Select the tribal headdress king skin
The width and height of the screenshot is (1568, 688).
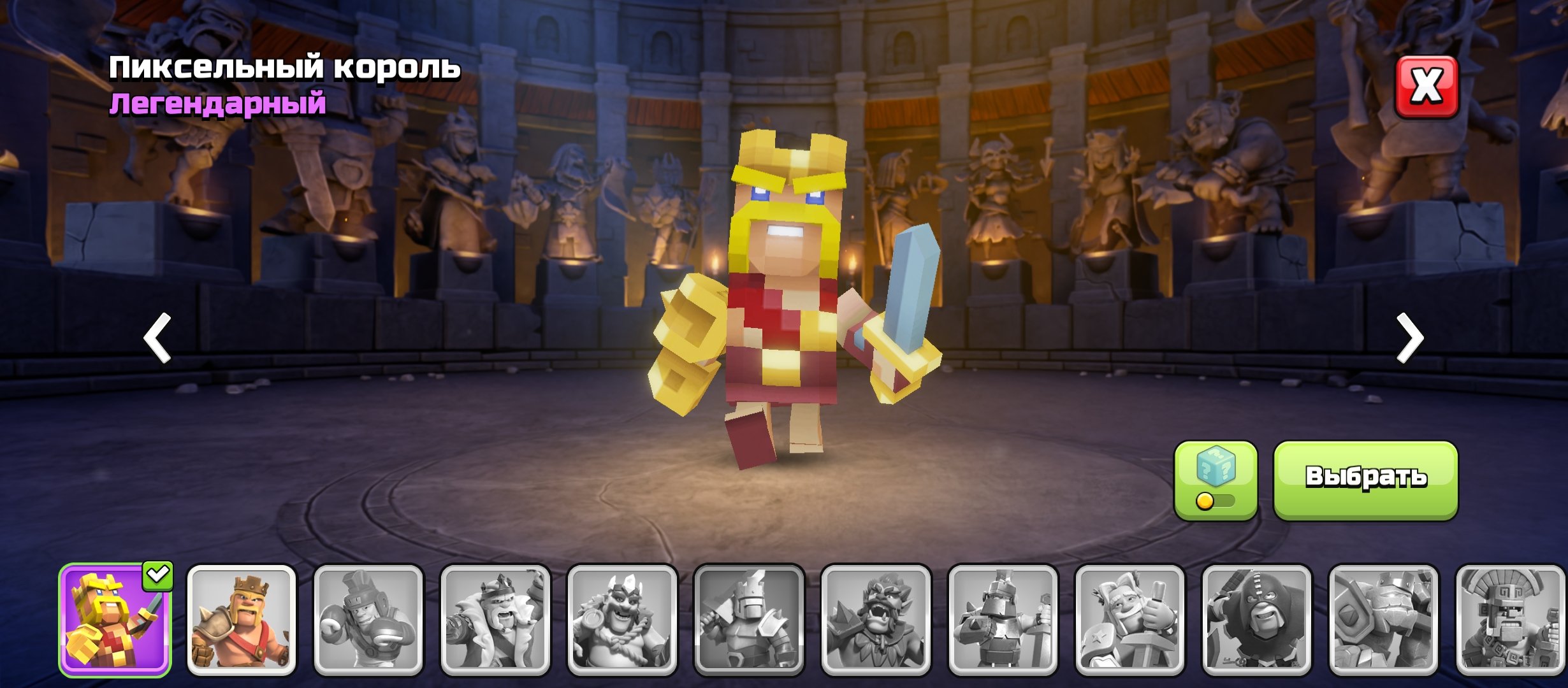1510,620
